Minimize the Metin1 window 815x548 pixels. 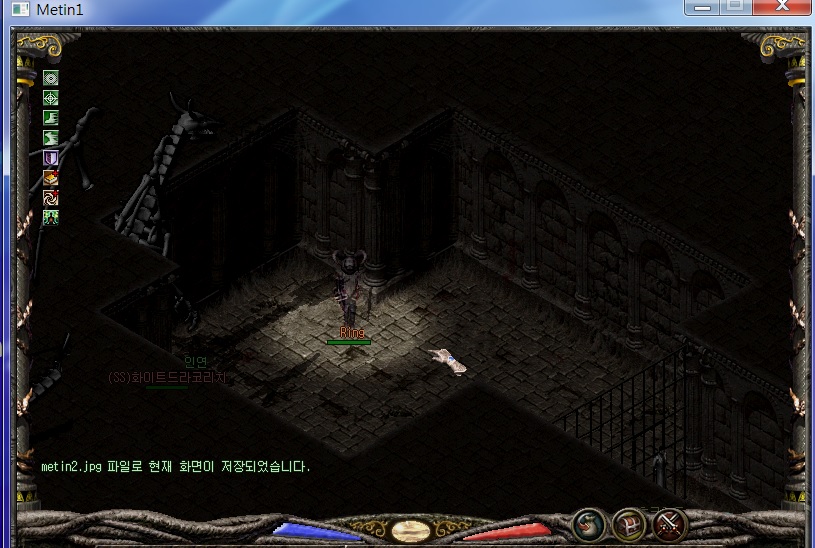point(703,8)
